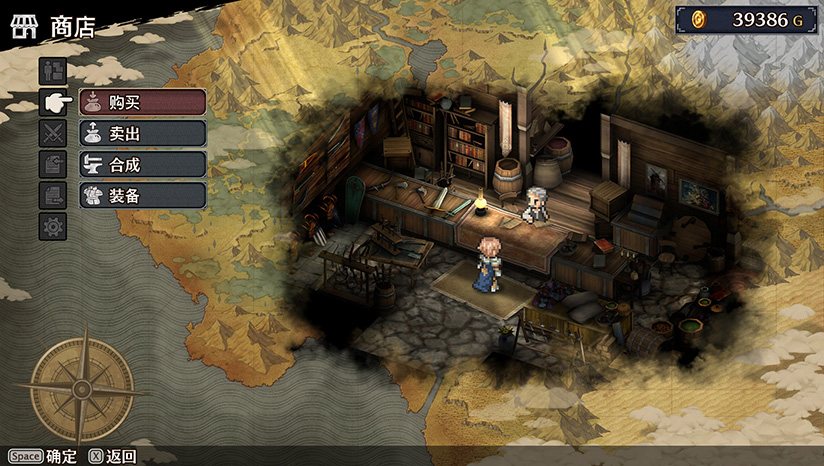The image size is (824, 466).
Task: Open the party formation sidebar icon
Action: pyautogui.click(x=53, y=71)
